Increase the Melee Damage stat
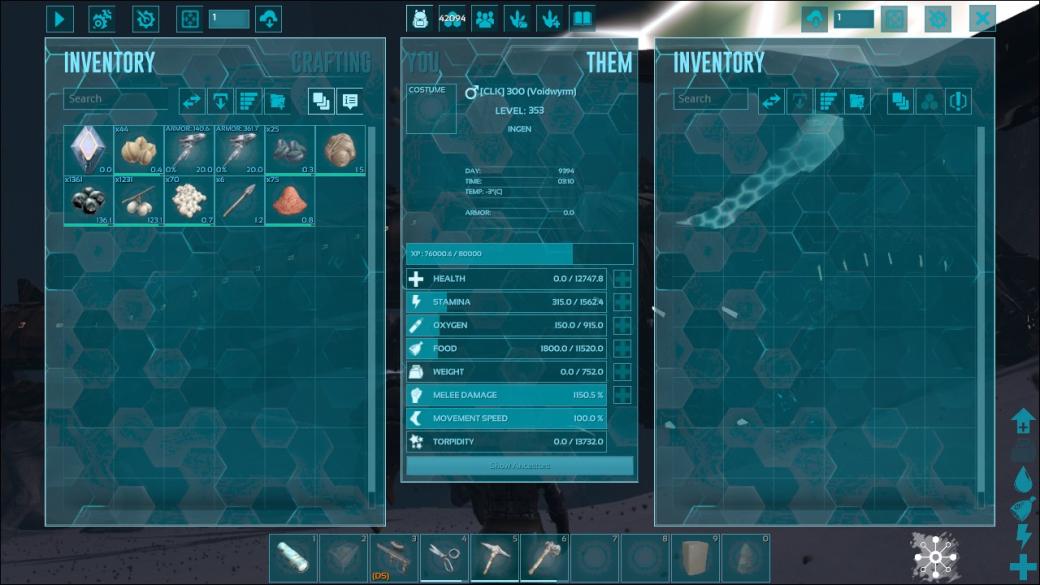This screenshot has height=585, width=1040. pyautogui.click(x=622, y=395)
